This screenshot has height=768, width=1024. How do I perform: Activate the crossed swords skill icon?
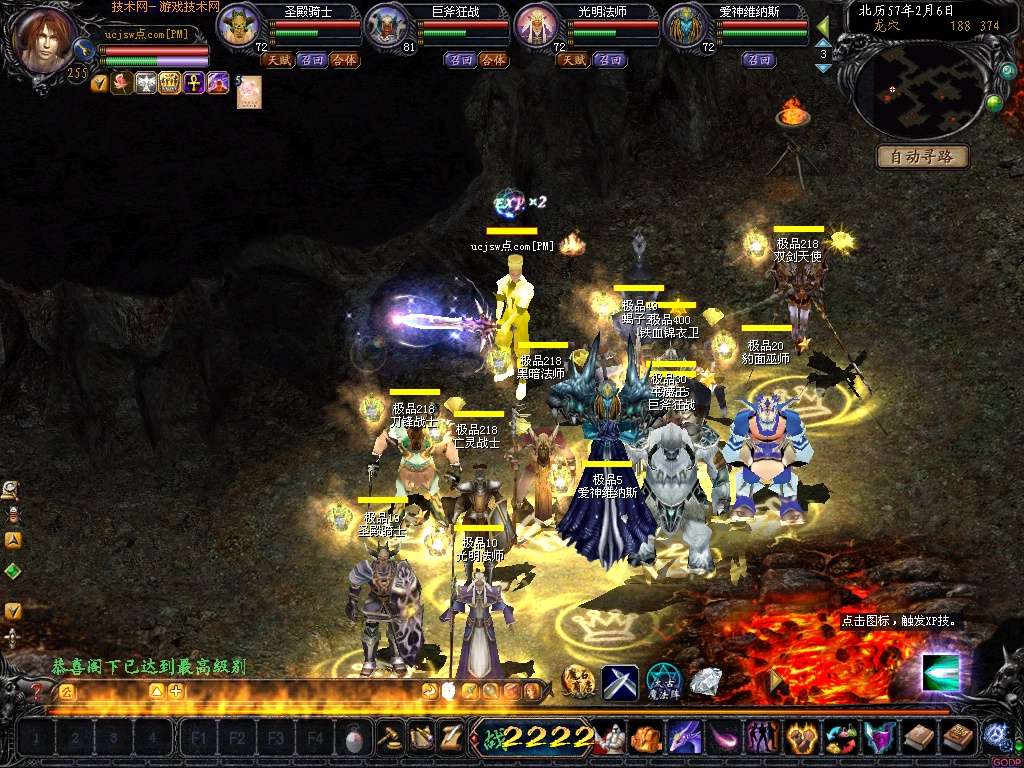[x=620, y=683]
